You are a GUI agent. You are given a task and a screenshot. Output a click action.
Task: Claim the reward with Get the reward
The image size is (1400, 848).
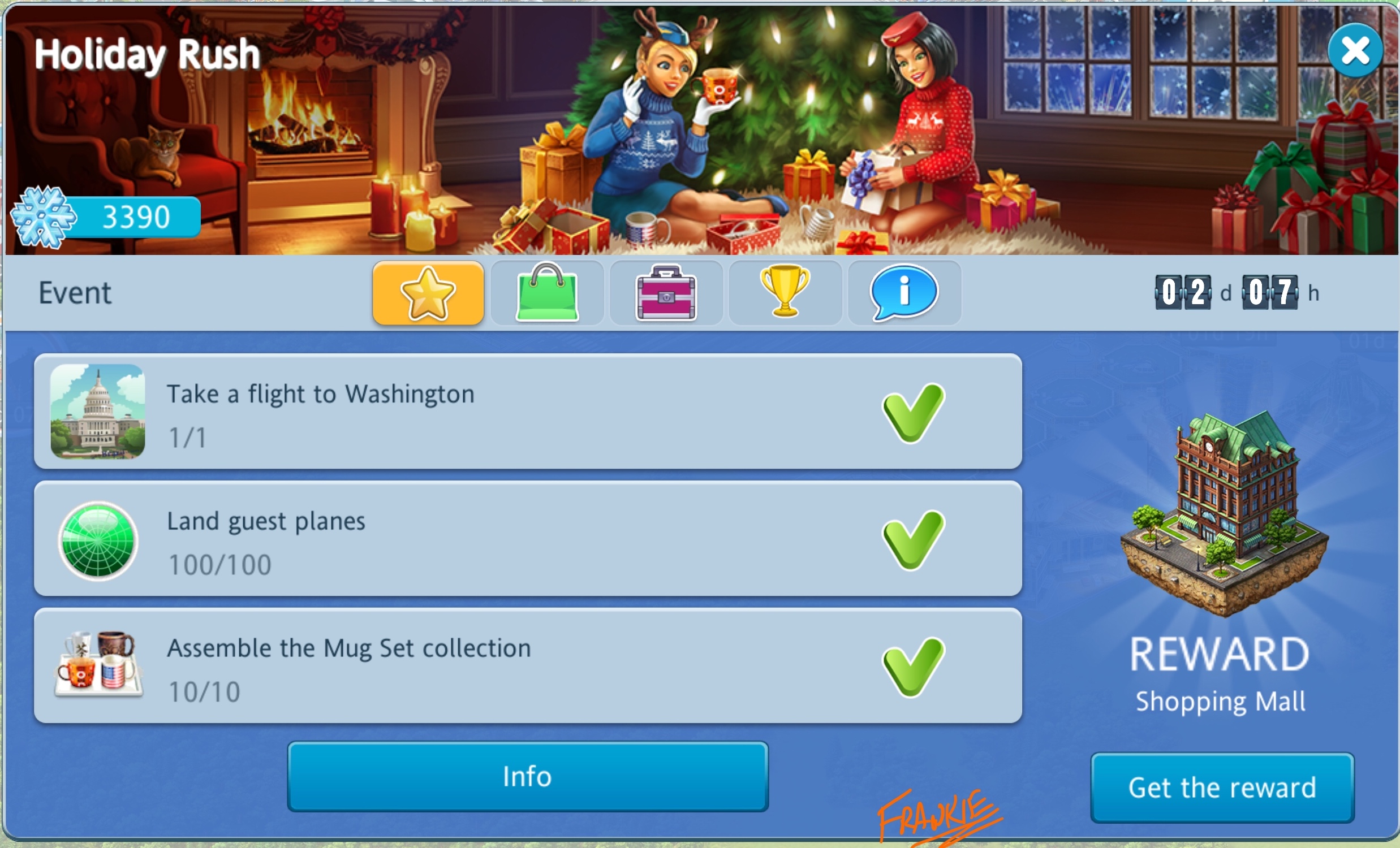1222,788
